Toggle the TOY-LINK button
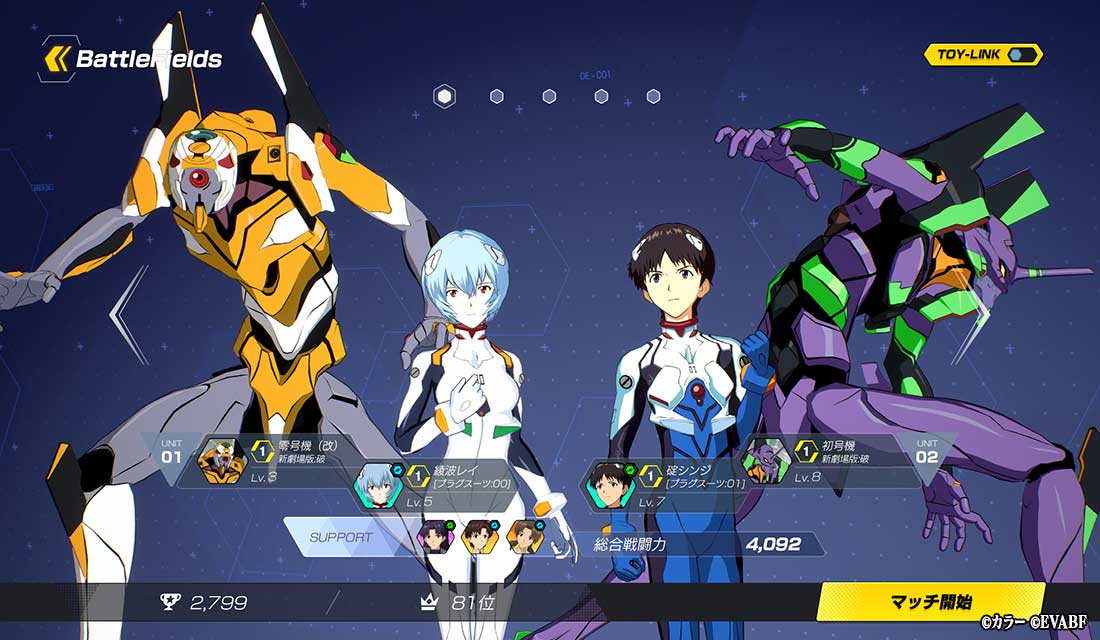Viewport: 1100px width, 640px height. click(983, 55)
